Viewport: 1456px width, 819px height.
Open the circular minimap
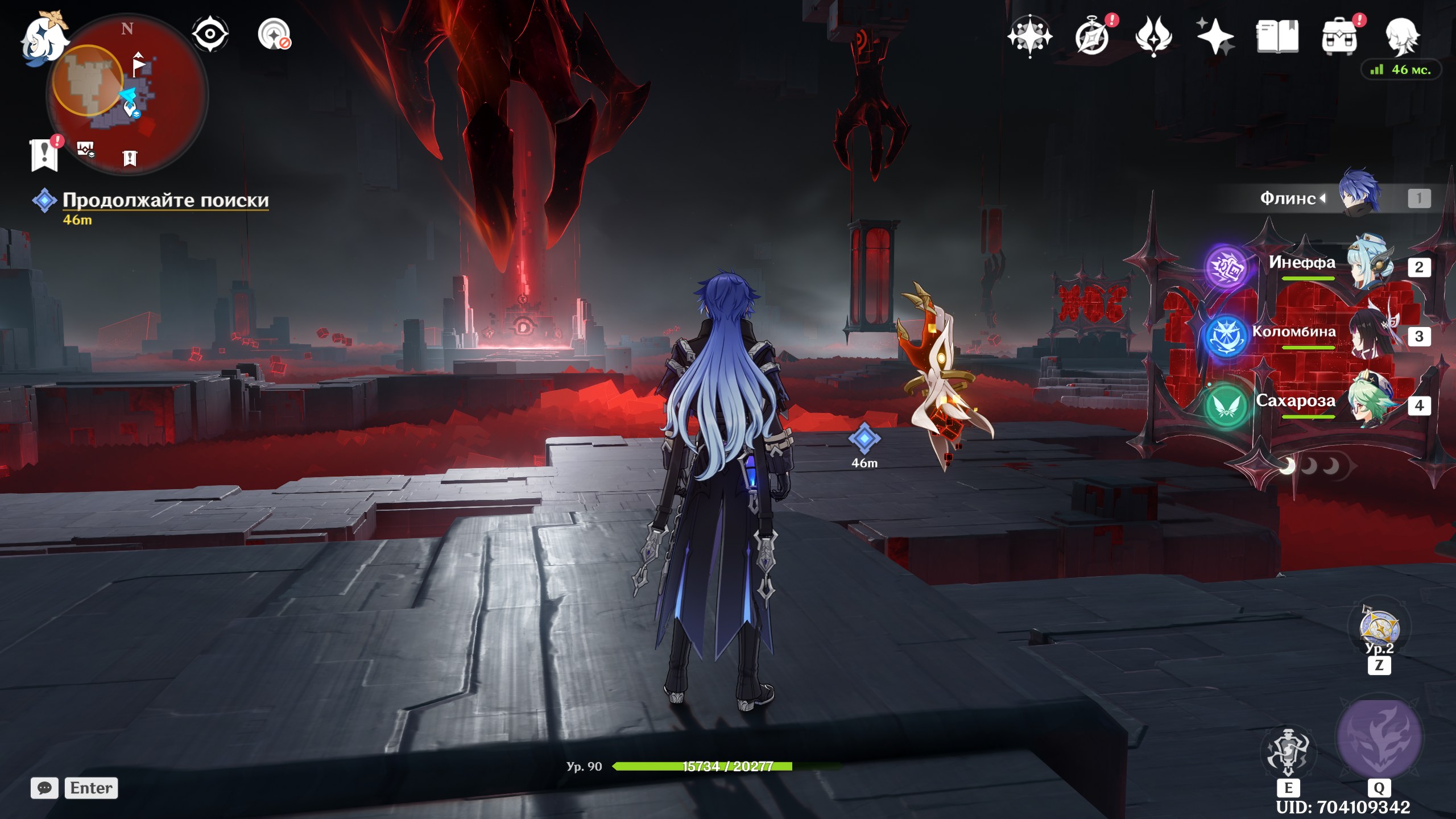coord(128,94)
